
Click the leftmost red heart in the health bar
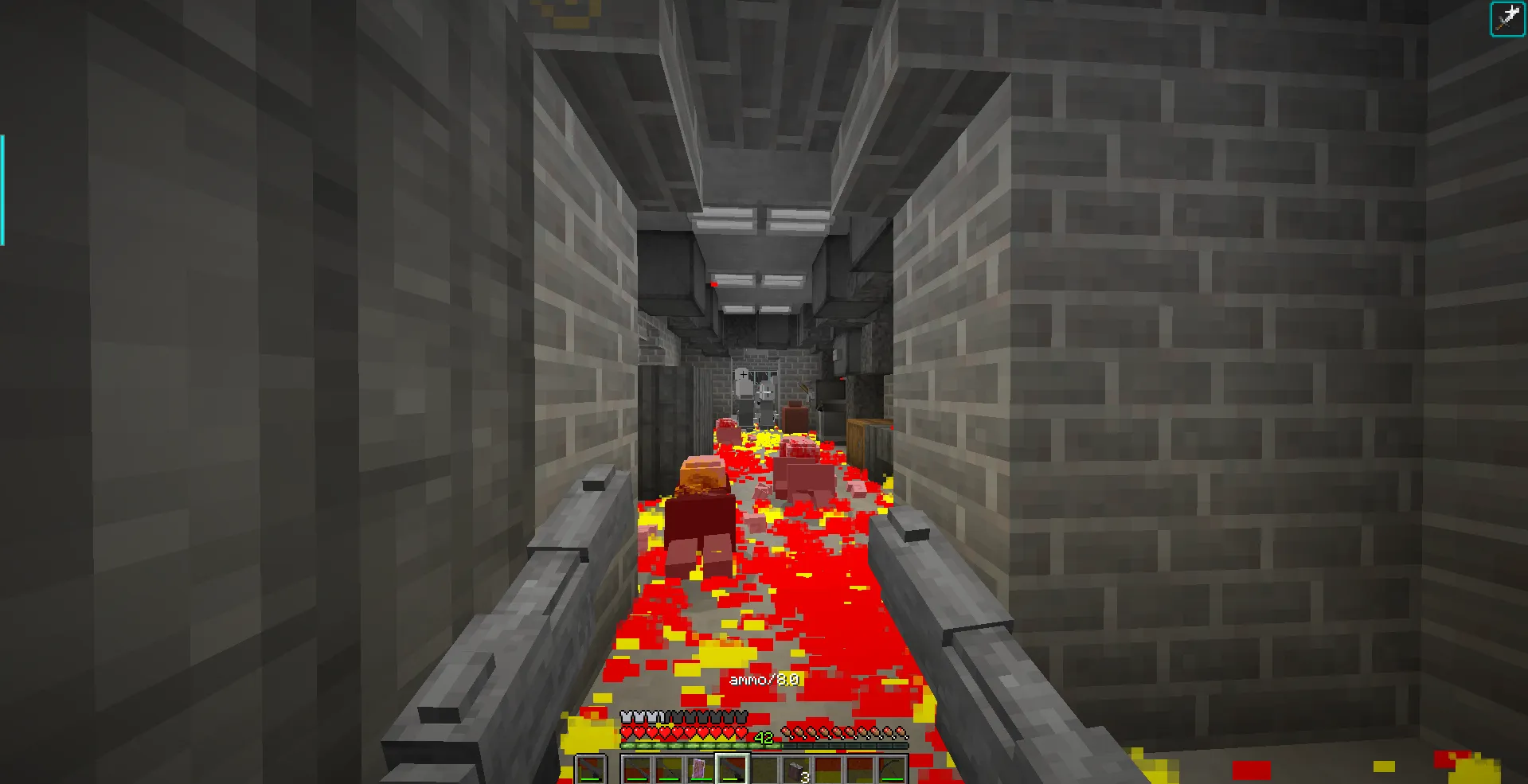[x=627, y=734]
